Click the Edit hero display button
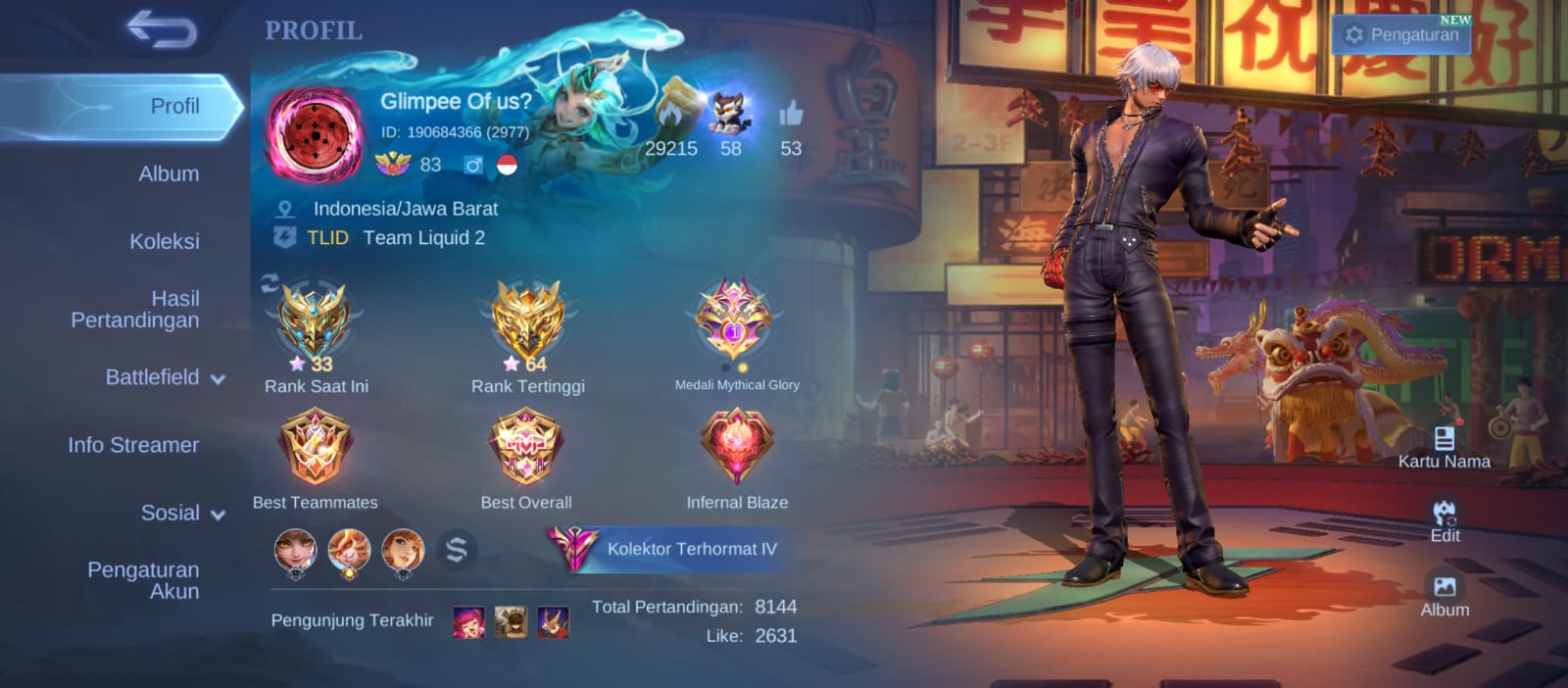This screenshot has width=1568, height=688. pyautogui.click(x=1445, y=520)
